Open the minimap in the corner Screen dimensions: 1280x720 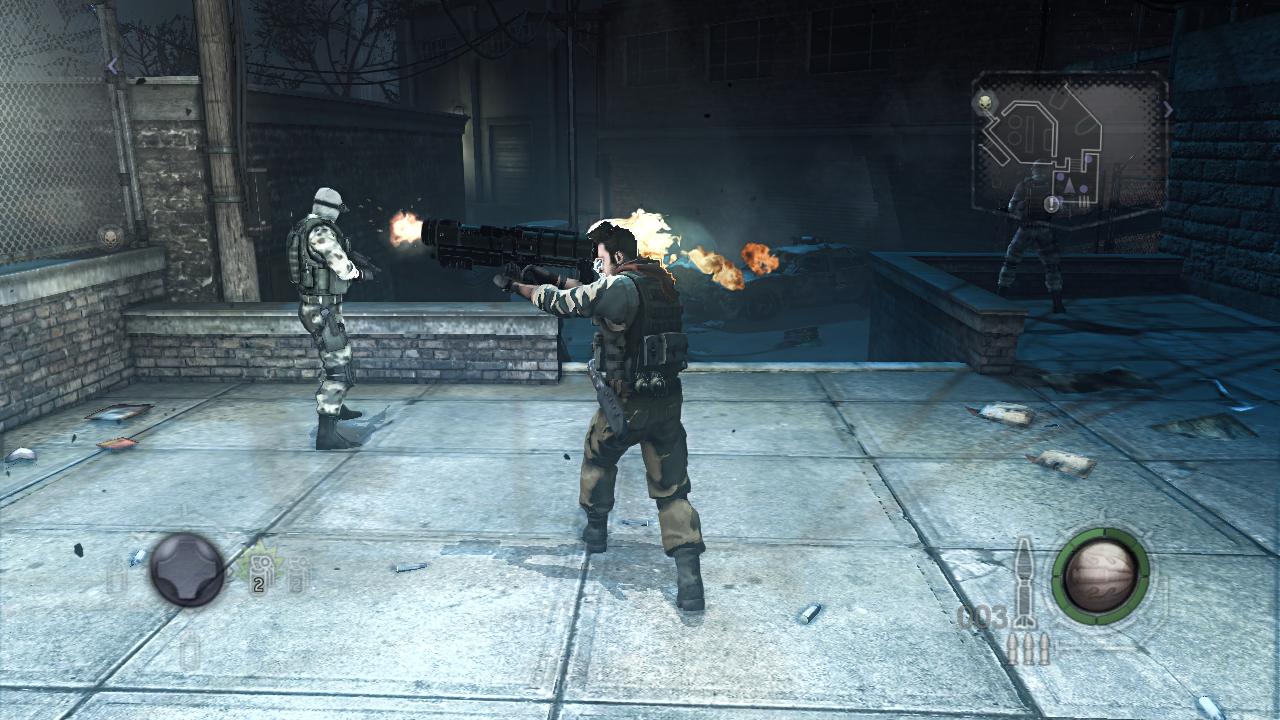1068,146
